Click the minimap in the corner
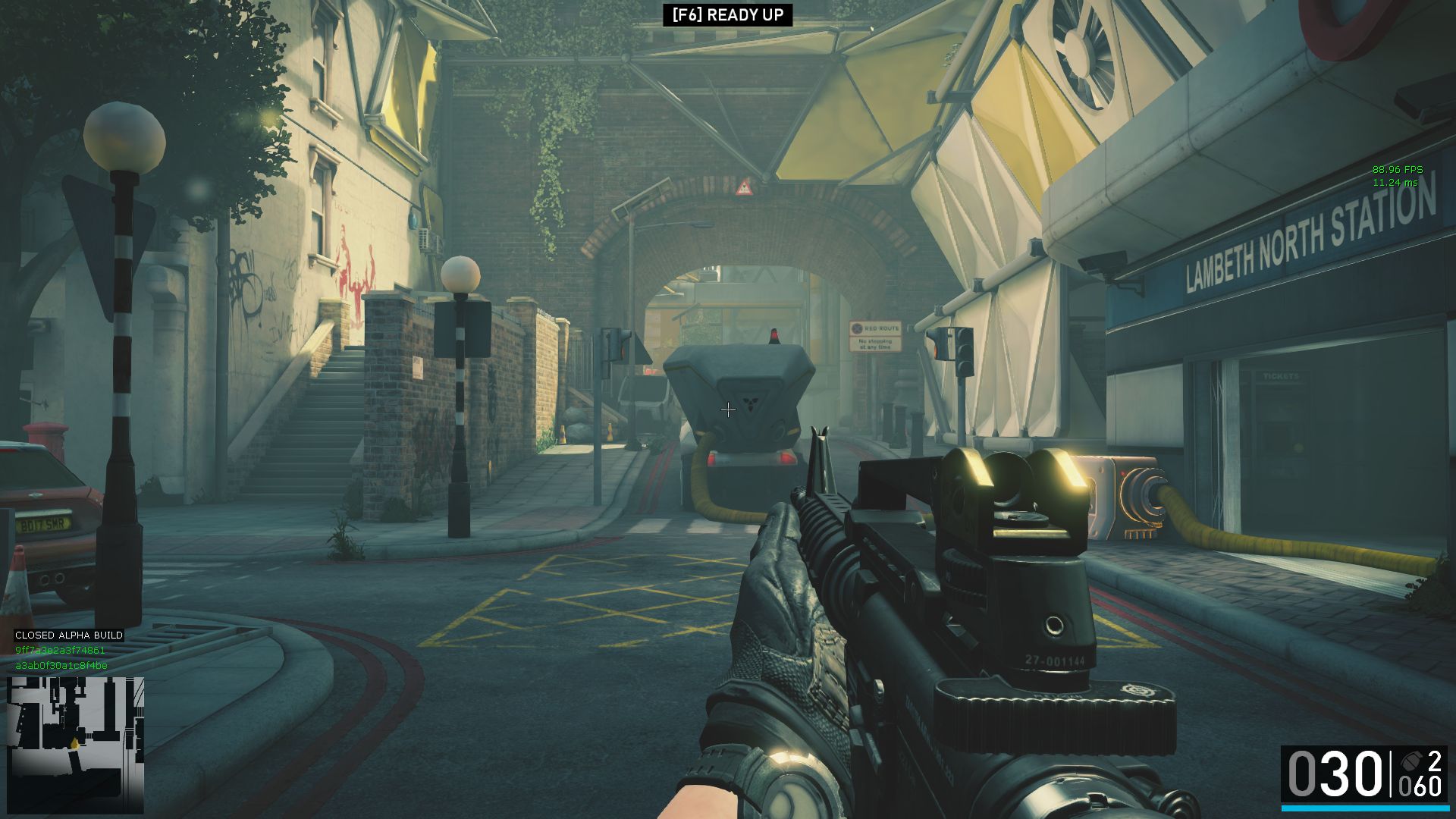This screenshot has height=819, width=1456. pos(75,744)
